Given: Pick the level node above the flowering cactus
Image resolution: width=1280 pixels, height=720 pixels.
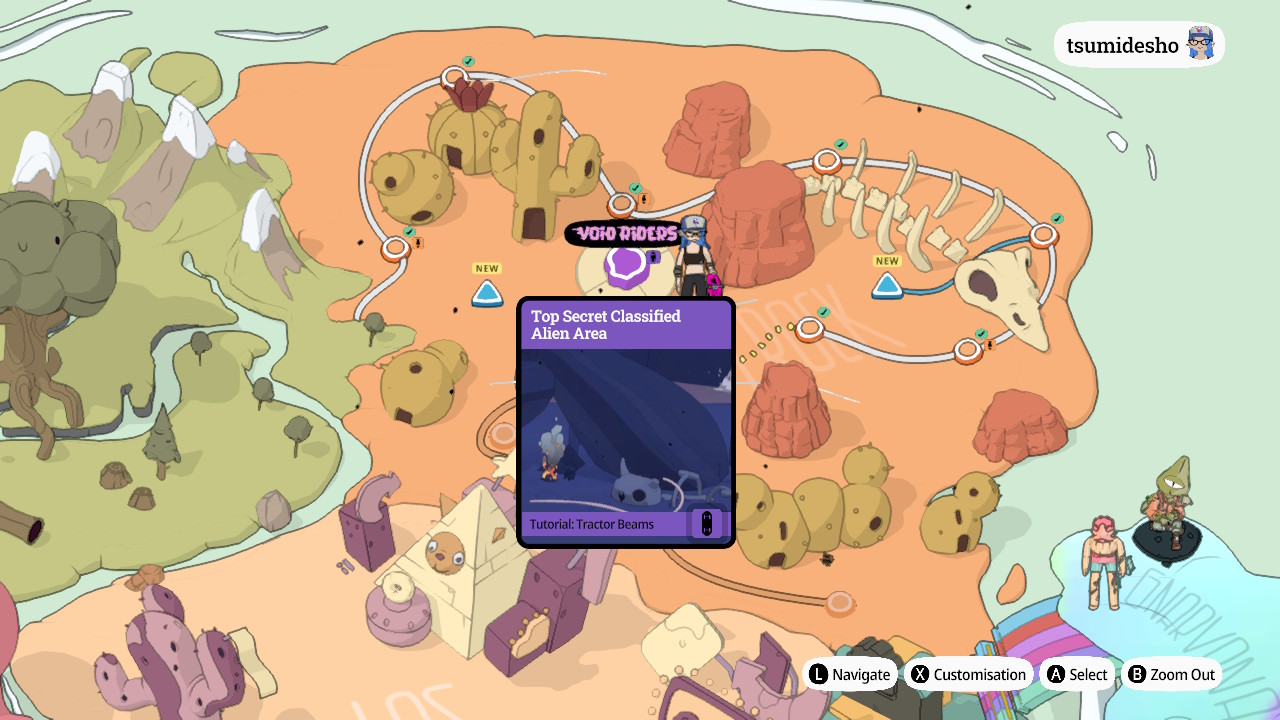Looking at the screenshot, I should (455, 77).
